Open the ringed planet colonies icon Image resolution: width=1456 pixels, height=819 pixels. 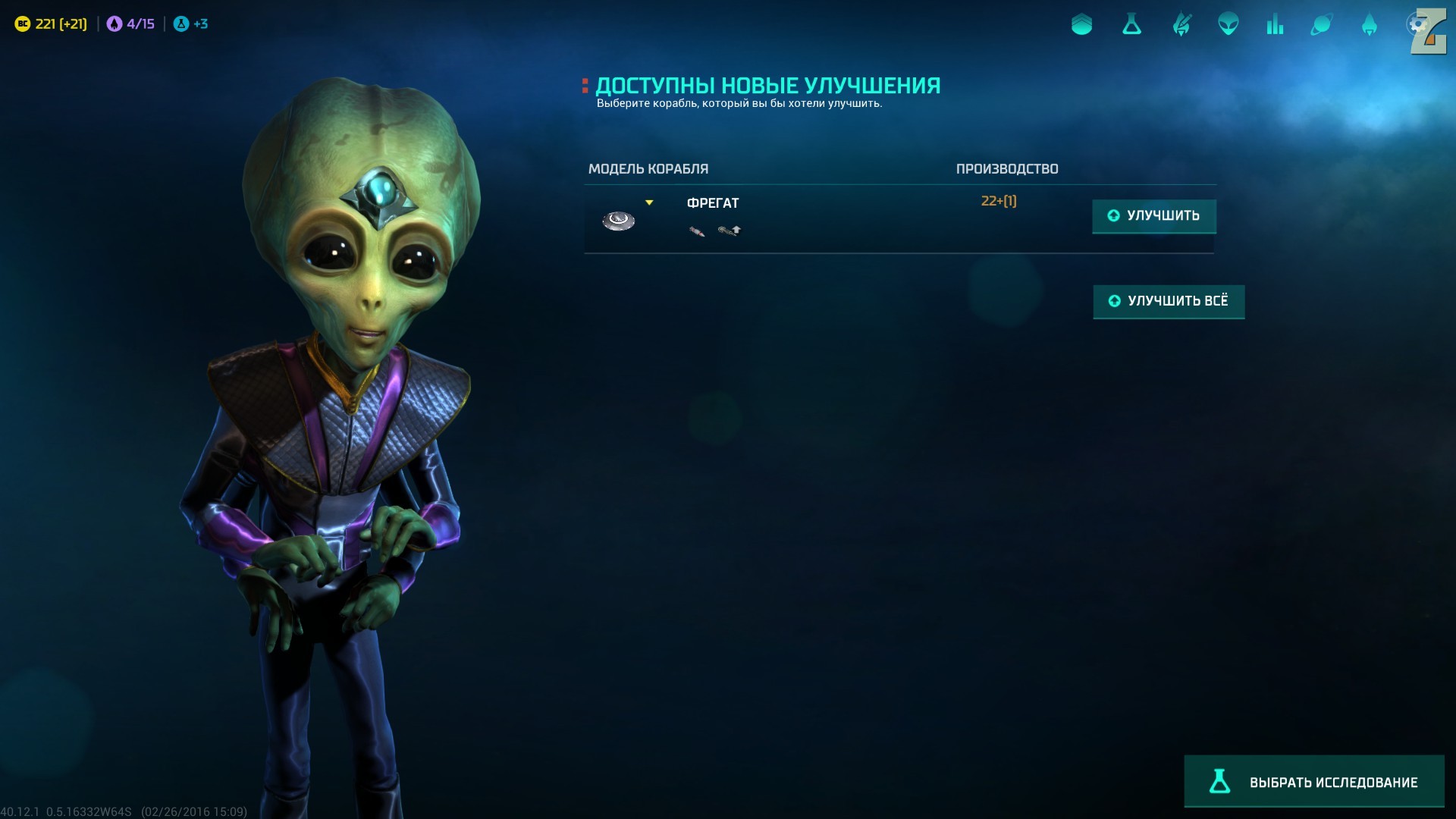tap(1321, 25)
